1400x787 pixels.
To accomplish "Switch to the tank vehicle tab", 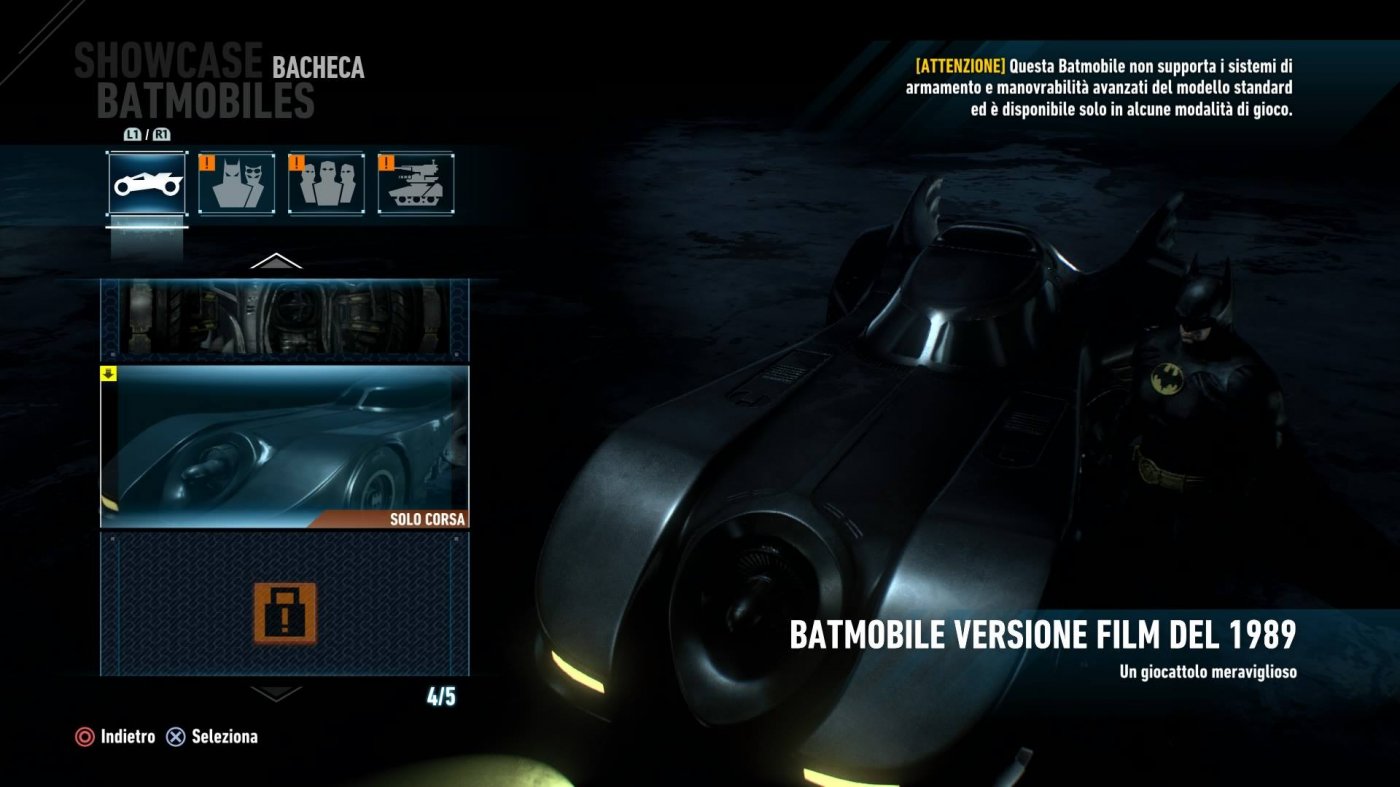I will [x=416, y=183].
